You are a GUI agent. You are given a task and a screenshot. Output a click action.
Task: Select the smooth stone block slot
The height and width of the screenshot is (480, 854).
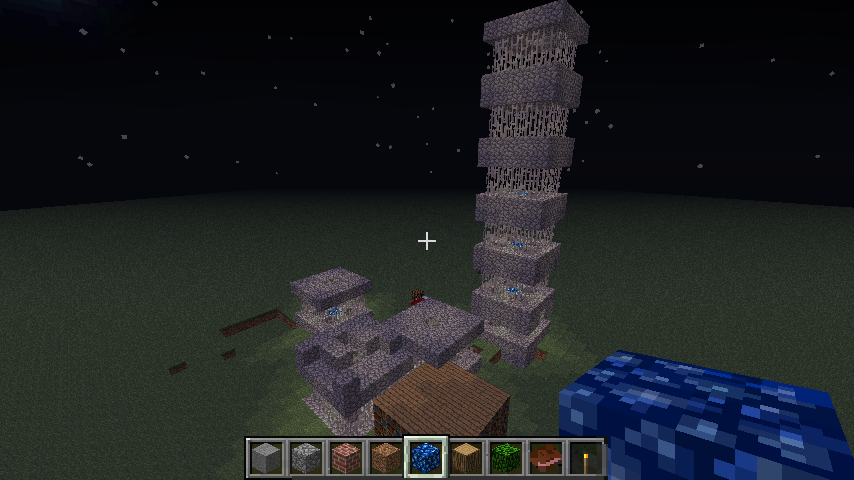coord(265,458)
